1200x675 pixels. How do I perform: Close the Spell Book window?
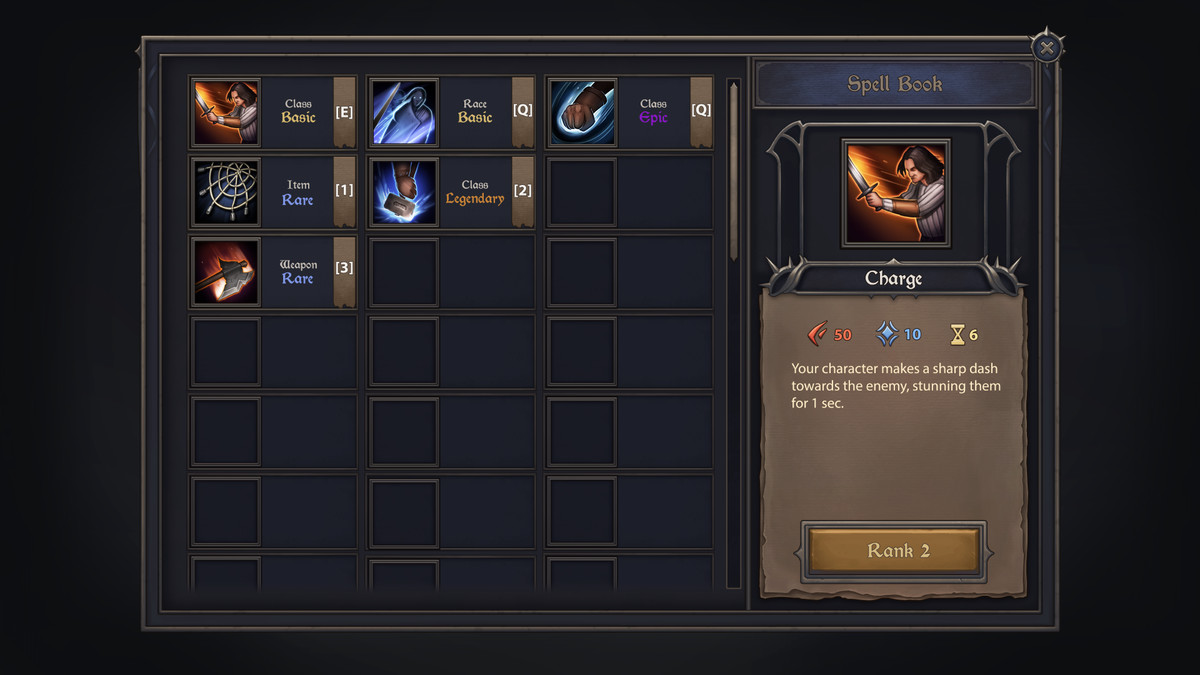point(1046,47)
